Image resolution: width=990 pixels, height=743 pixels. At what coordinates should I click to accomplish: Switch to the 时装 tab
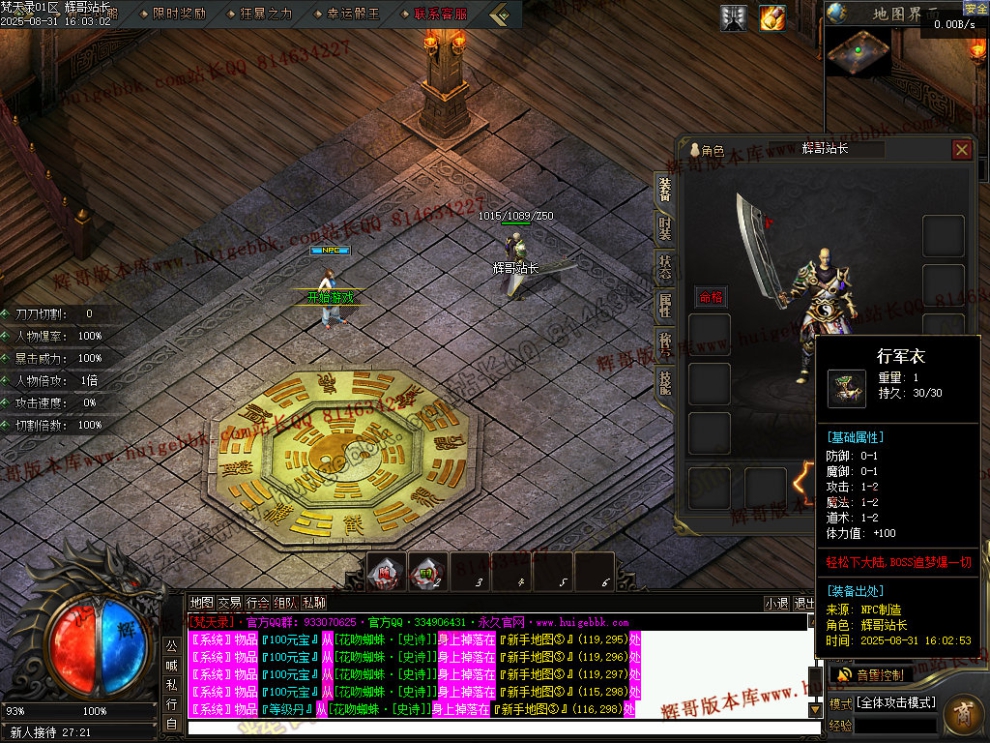pos(665,229)
